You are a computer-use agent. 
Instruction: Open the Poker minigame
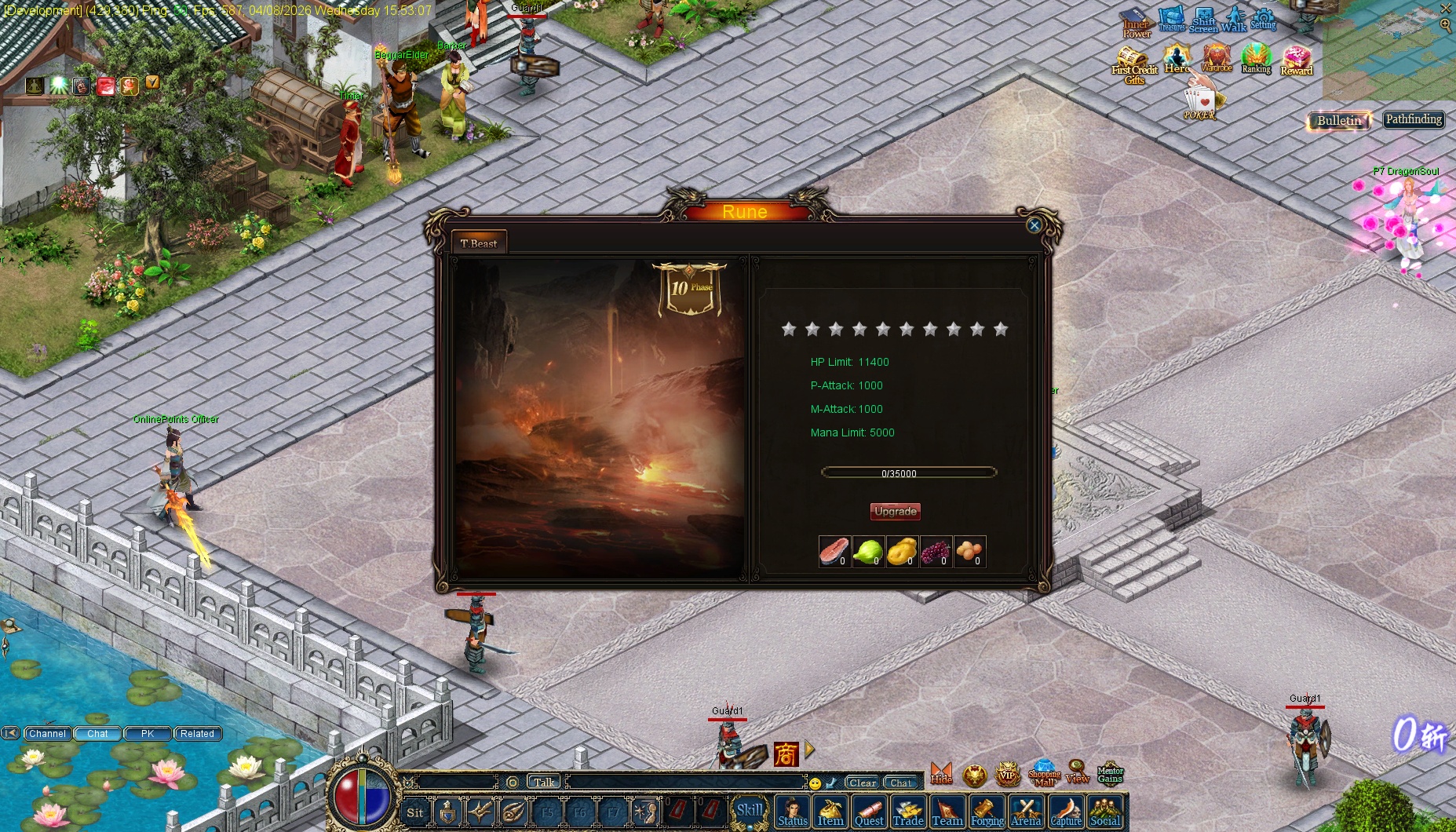click(1199, 103)
